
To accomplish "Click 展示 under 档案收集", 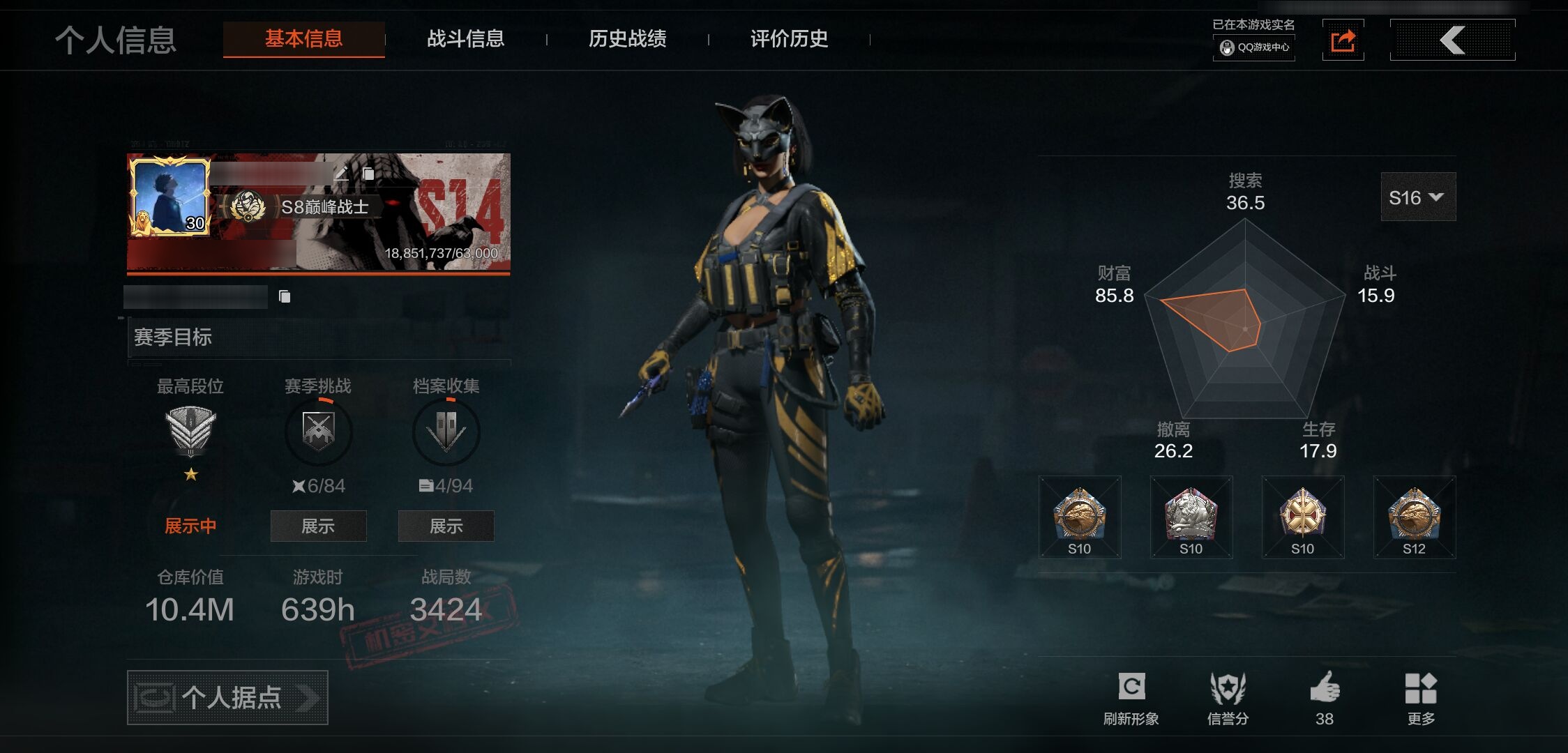I will coord(446,526).
